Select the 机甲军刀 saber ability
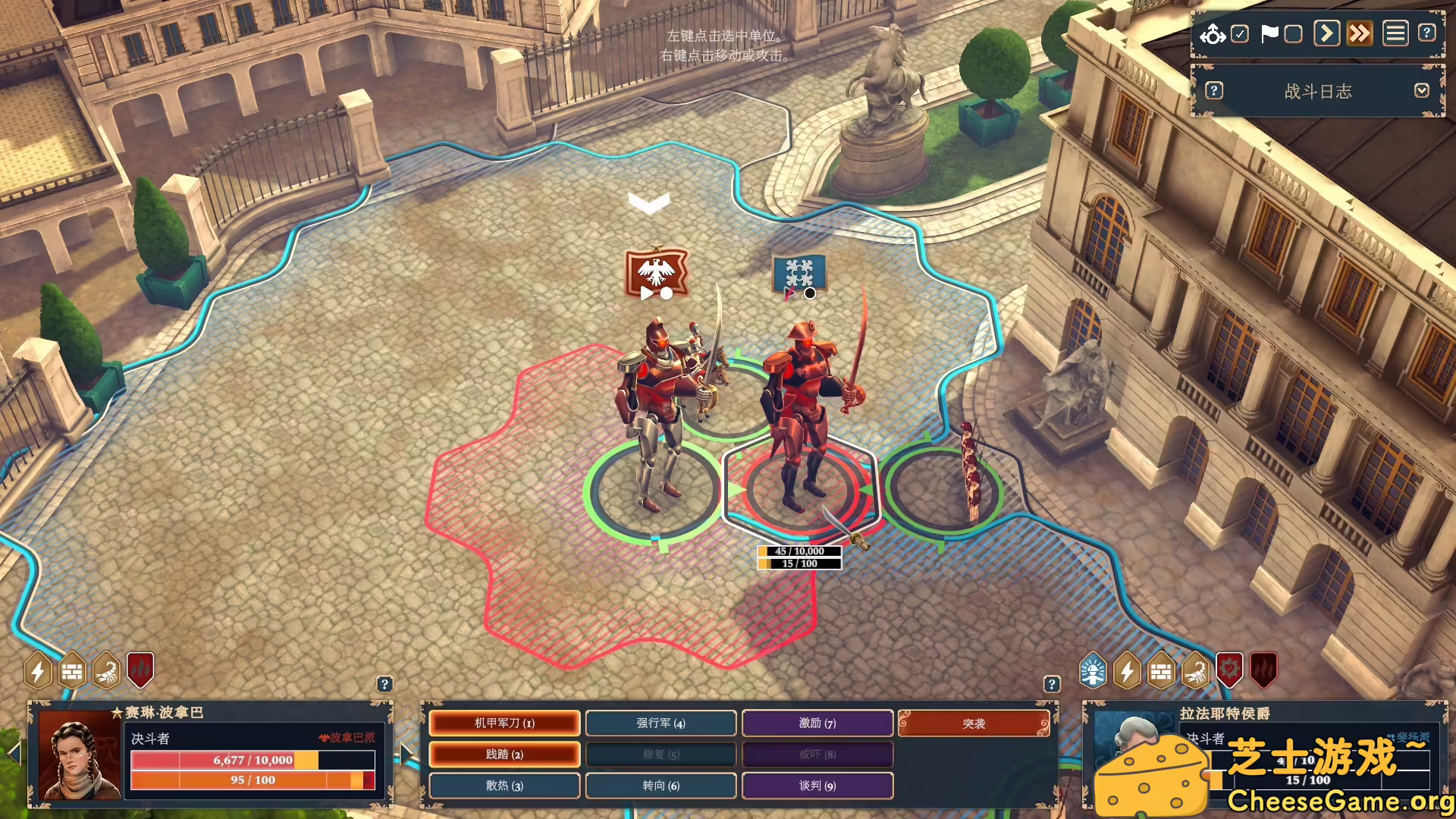This screenshot has width=1456, height=819. (x=504, y=723)
